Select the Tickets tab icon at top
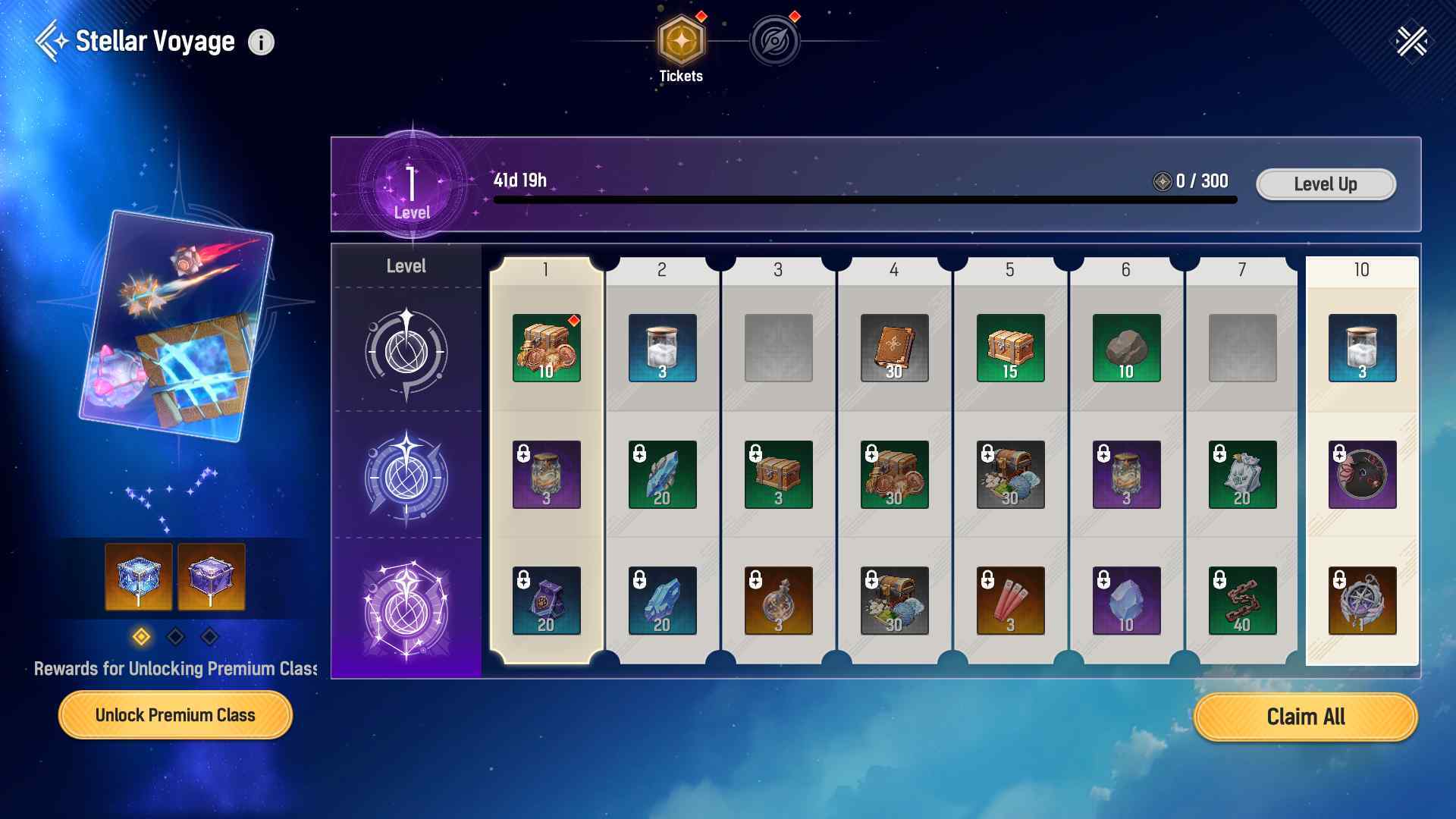 point(681,42)
